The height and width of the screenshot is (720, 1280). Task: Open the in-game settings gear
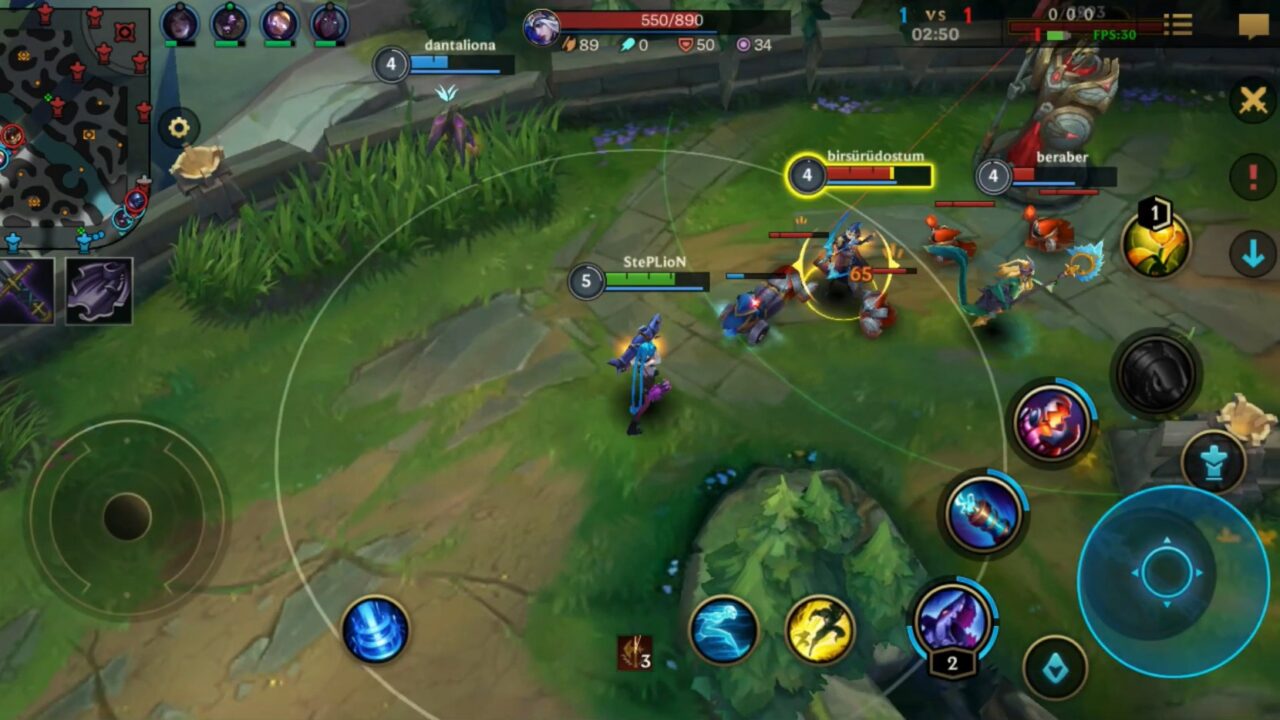coord(177,125)
